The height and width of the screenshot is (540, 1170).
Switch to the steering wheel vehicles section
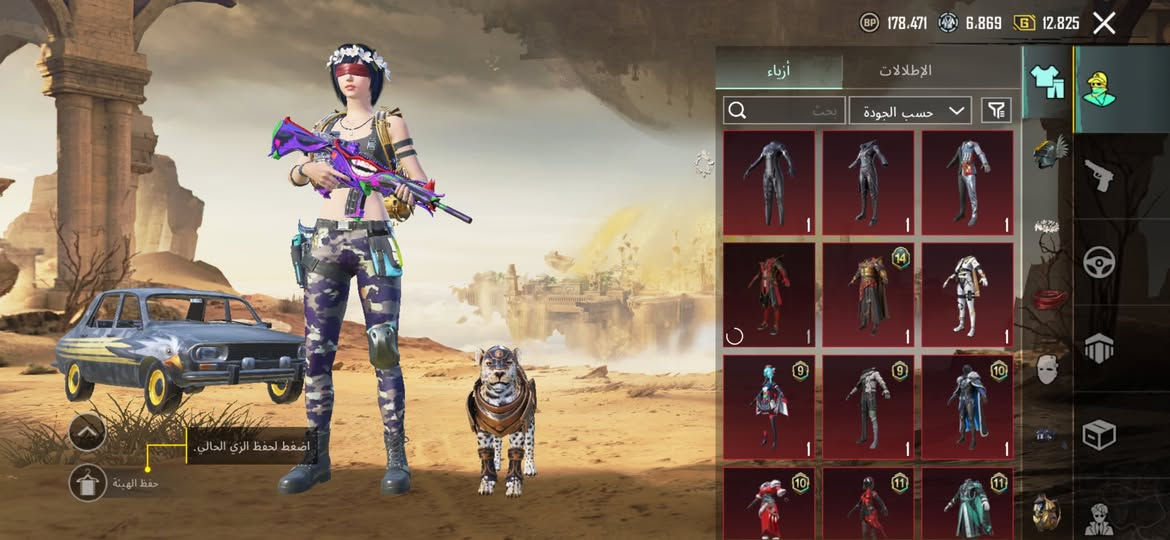click(x=1099, y=262)
